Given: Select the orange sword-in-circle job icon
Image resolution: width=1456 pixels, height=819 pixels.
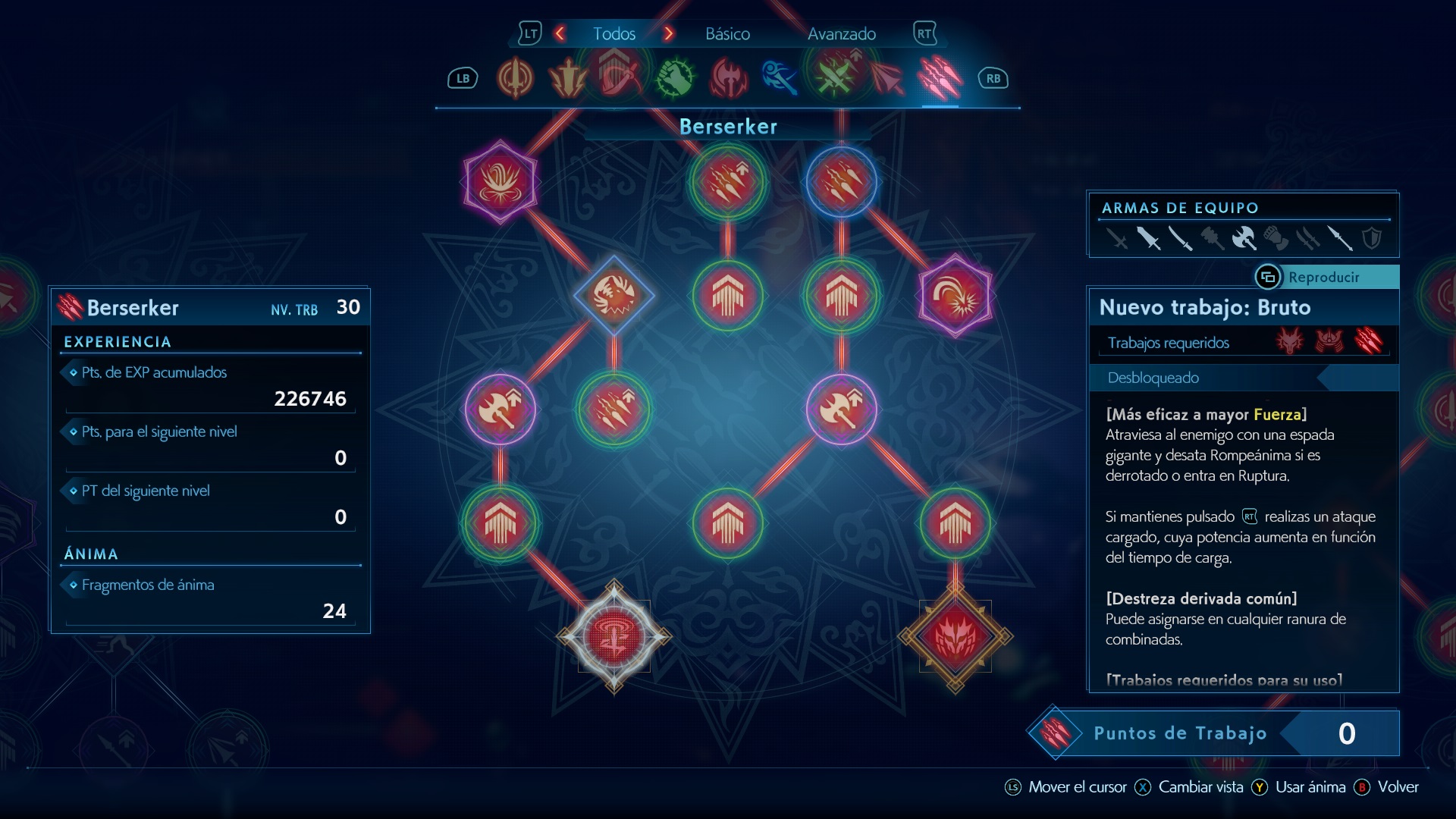Looking at the screenshot, I should (x=515, y=78).
